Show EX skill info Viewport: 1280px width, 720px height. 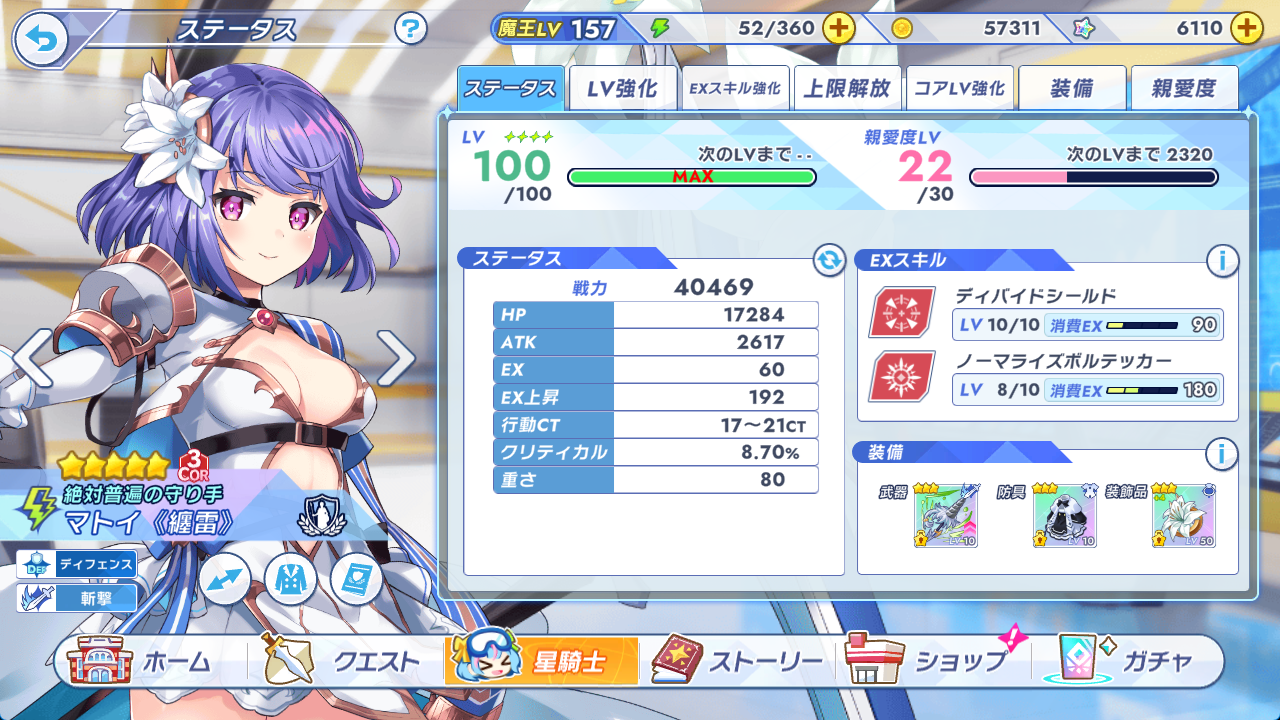pos(1221,262)
